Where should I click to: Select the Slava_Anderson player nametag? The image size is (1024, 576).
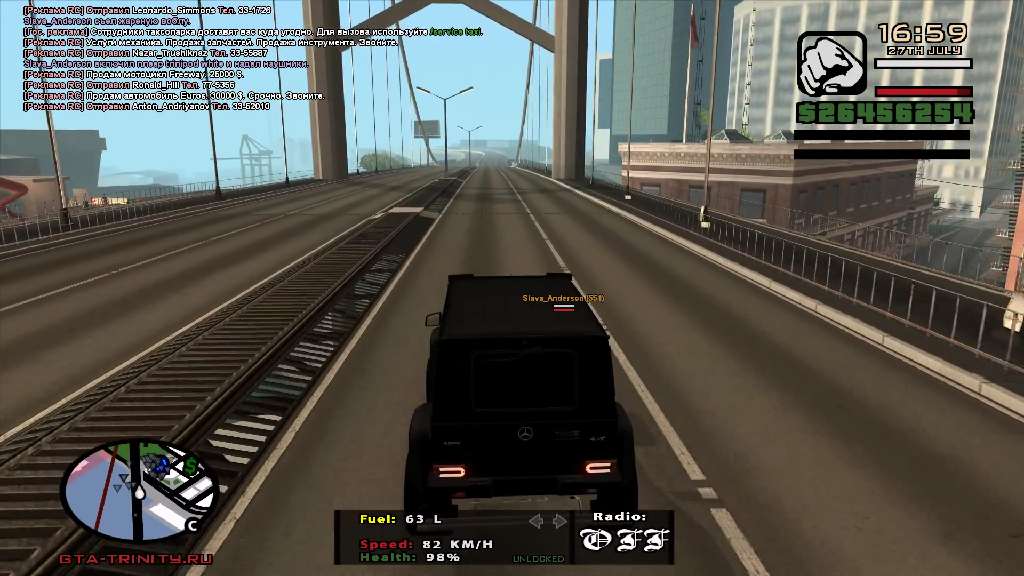[x=563, y=299]
